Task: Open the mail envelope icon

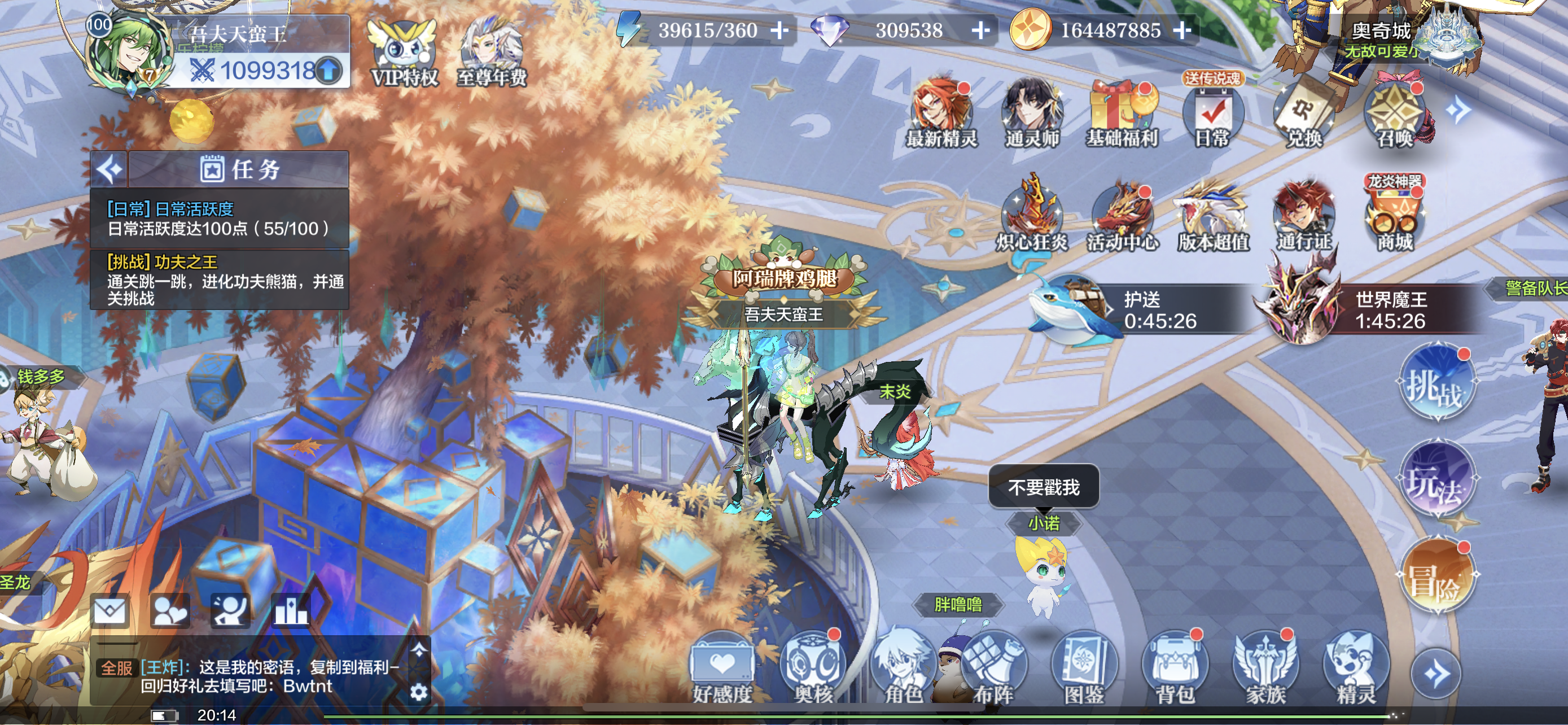Action: pos(110,610)
